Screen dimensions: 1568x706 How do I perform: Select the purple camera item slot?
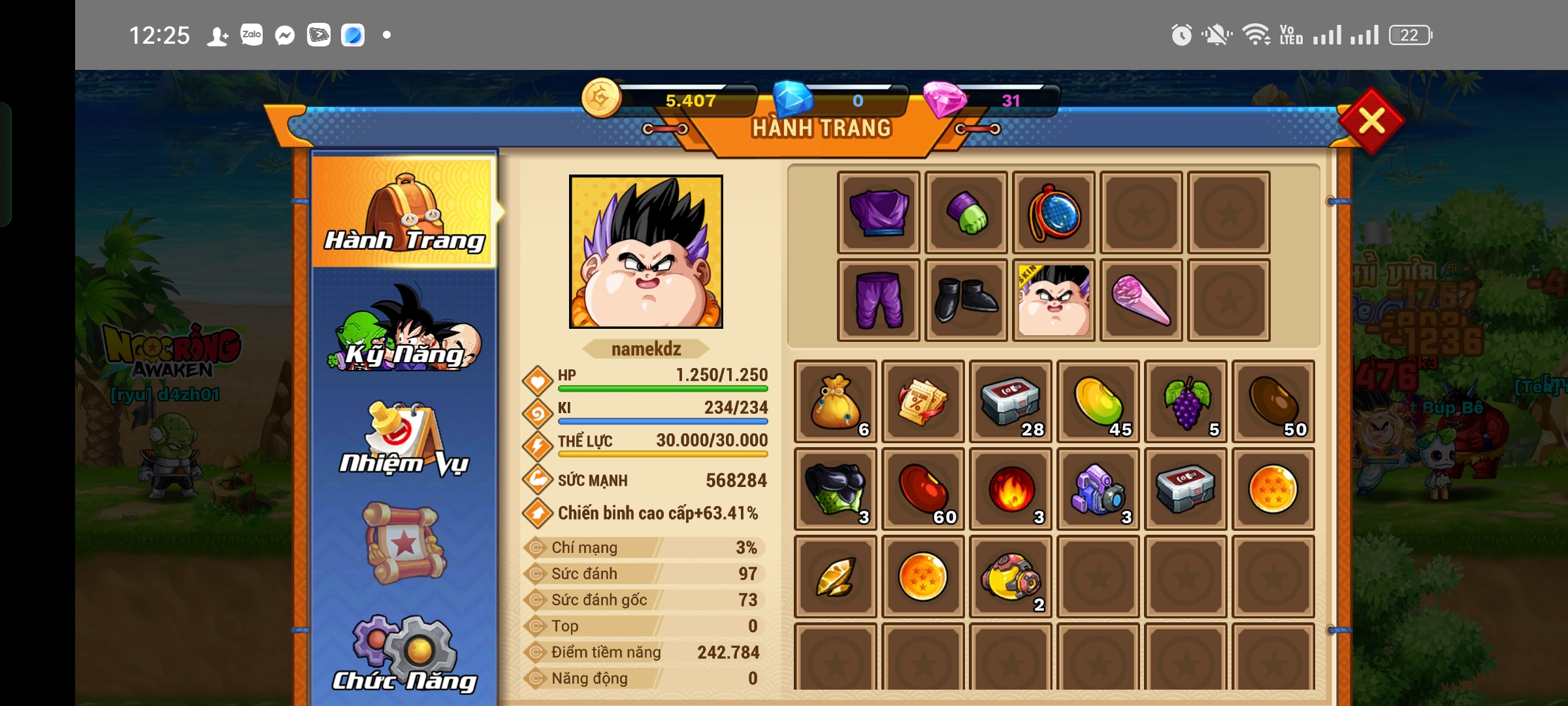[1099, 489]
